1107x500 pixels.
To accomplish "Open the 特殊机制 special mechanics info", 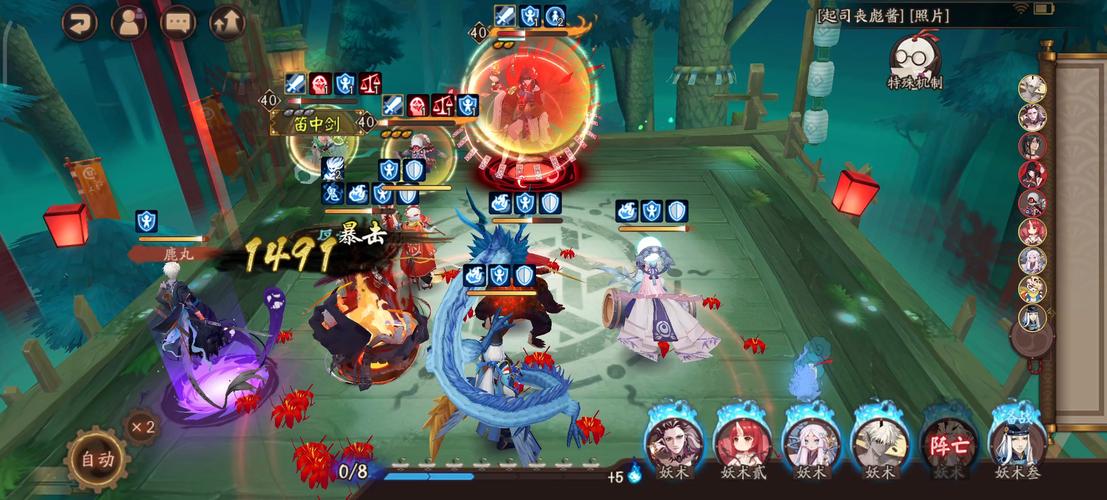I will pyautogui.click(x=914, y=62).
